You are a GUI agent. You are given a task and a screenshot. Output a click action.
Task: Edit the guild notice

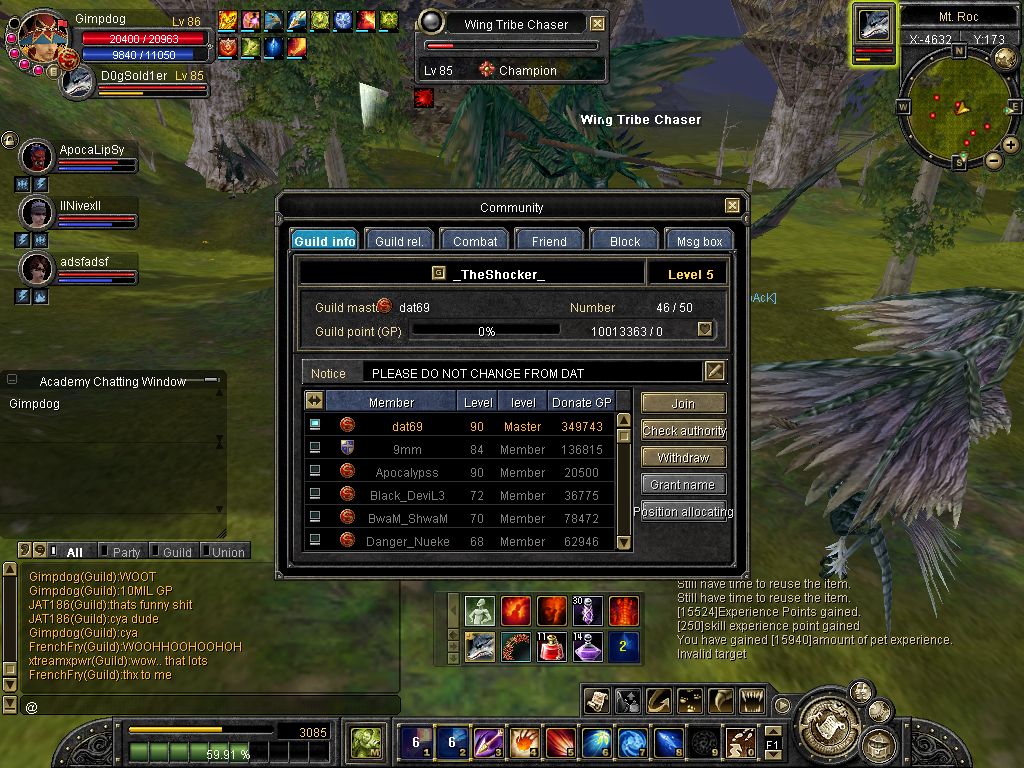(714, 371)
